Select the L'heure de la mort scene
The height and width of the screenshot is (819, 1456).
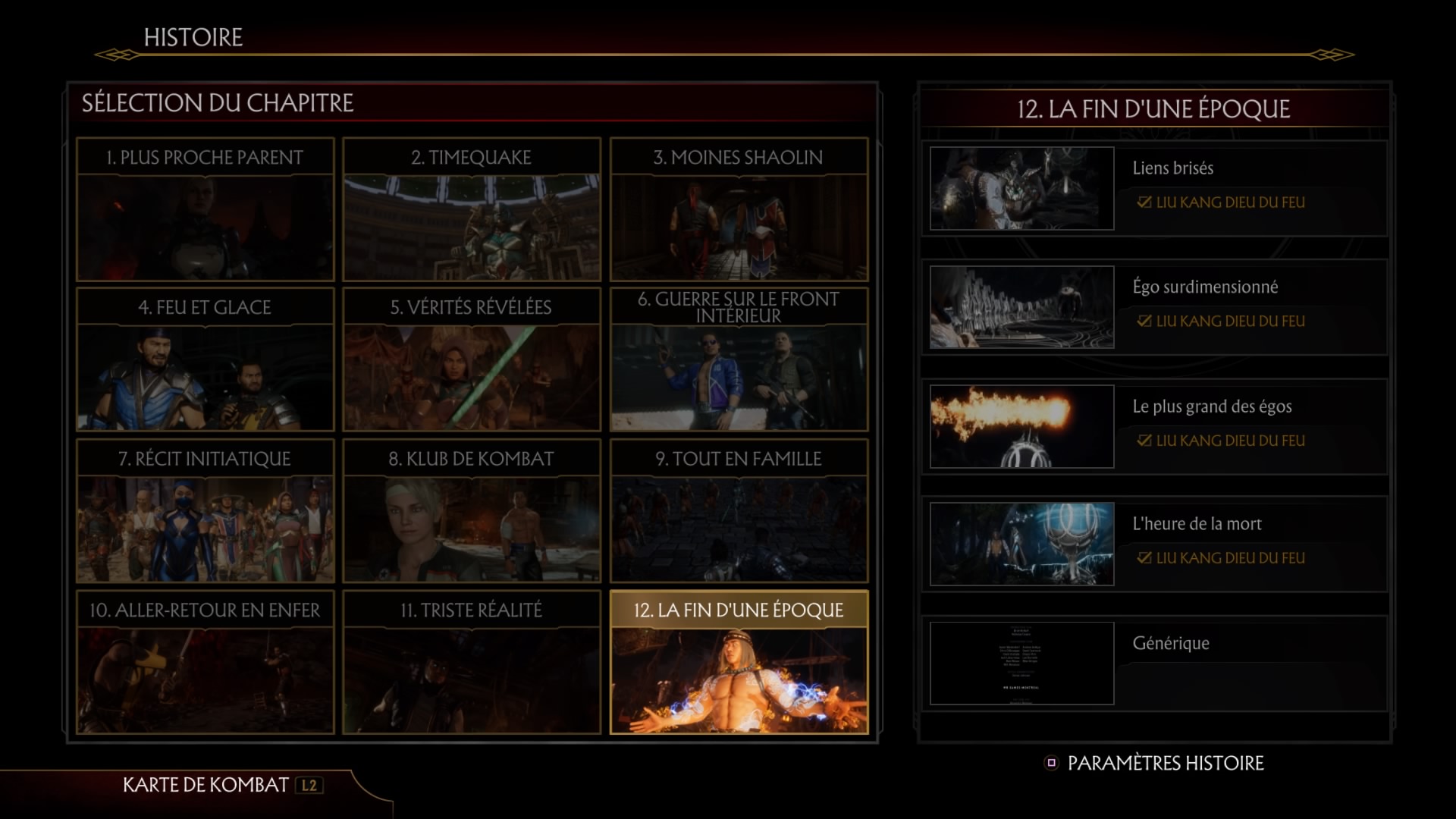(x=1154, y=544)
